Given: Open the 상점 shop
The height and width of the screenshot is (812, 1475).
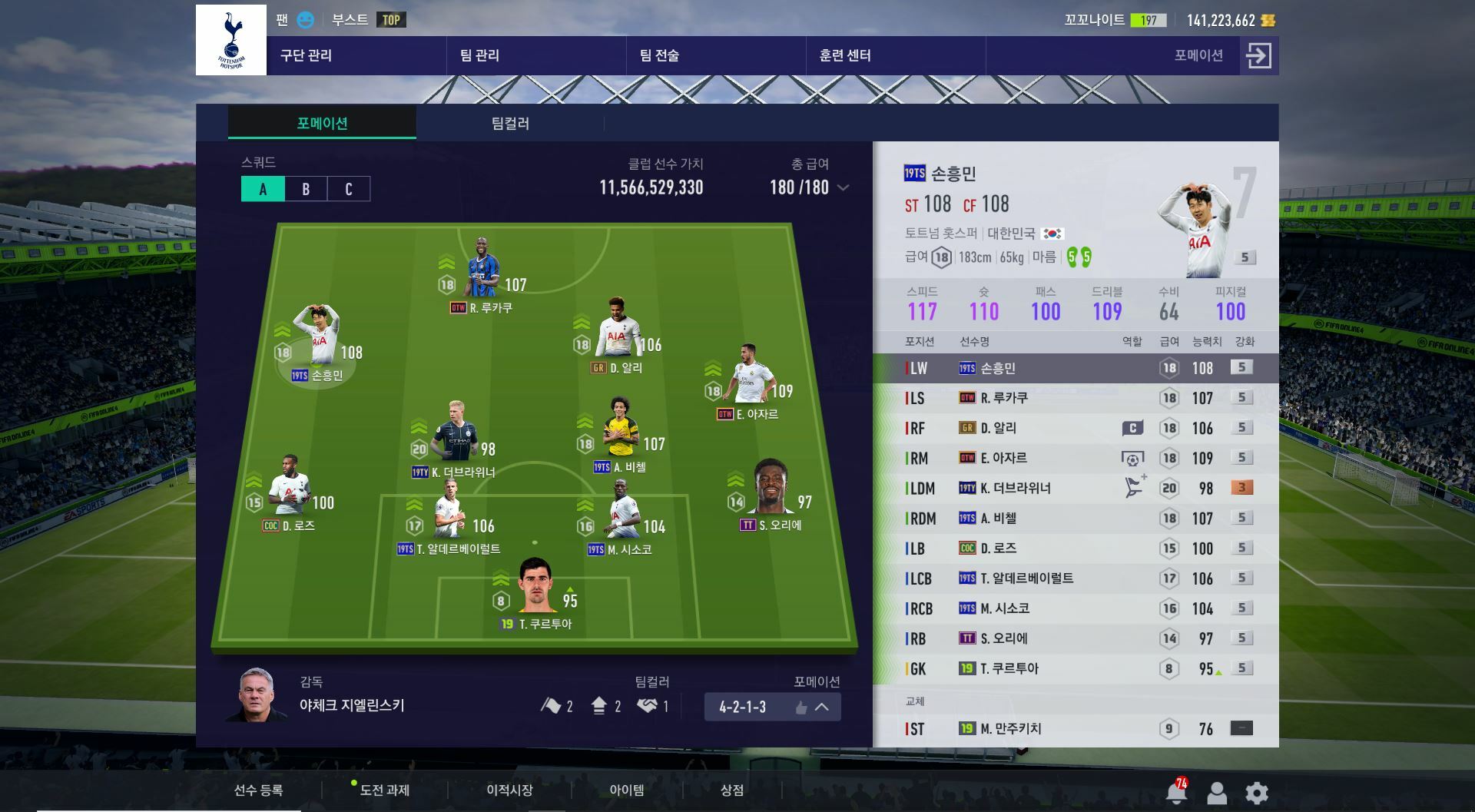Looking at the screenshot, I should 731,790.
